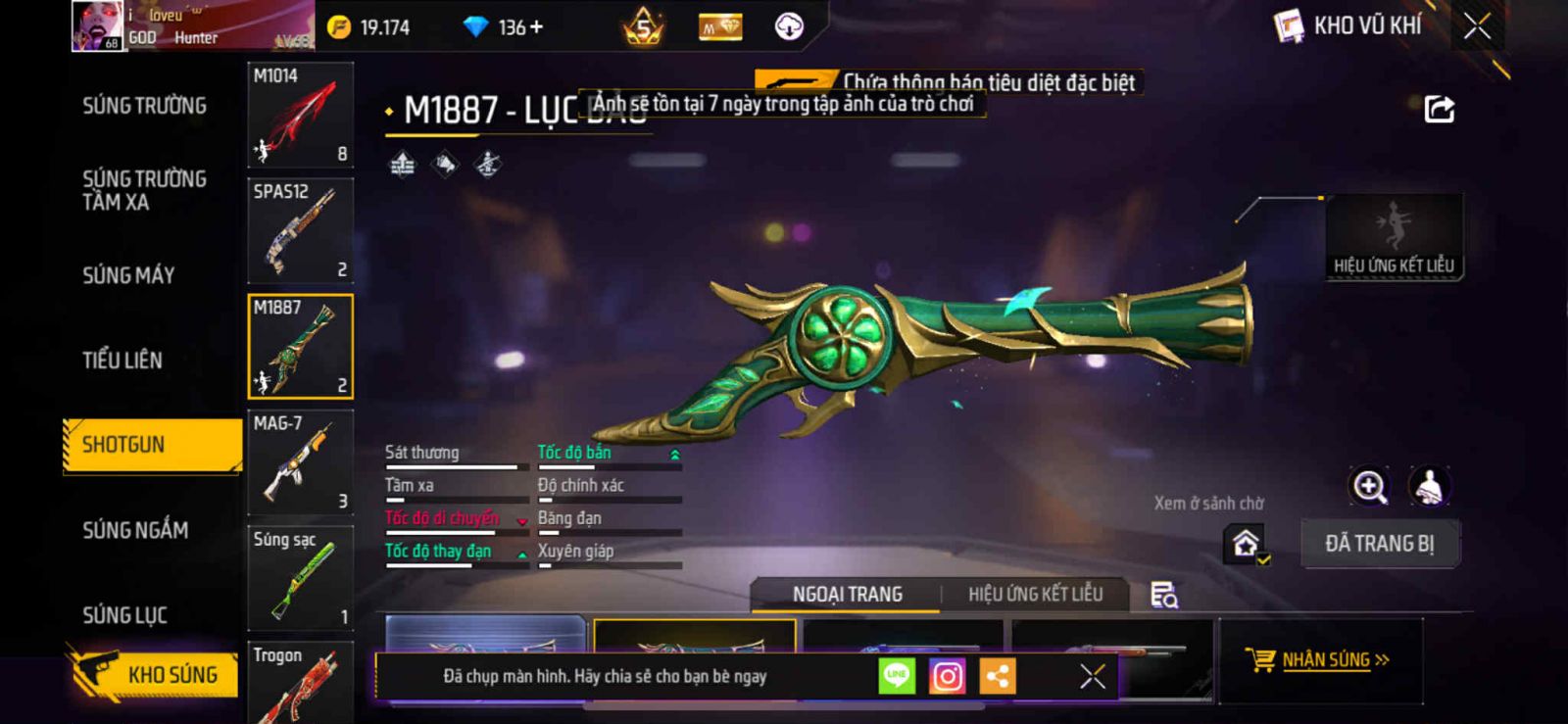1568x724 pixels.
Task: Select the M1014 weapon thumbnail
Action: point(300,116)
